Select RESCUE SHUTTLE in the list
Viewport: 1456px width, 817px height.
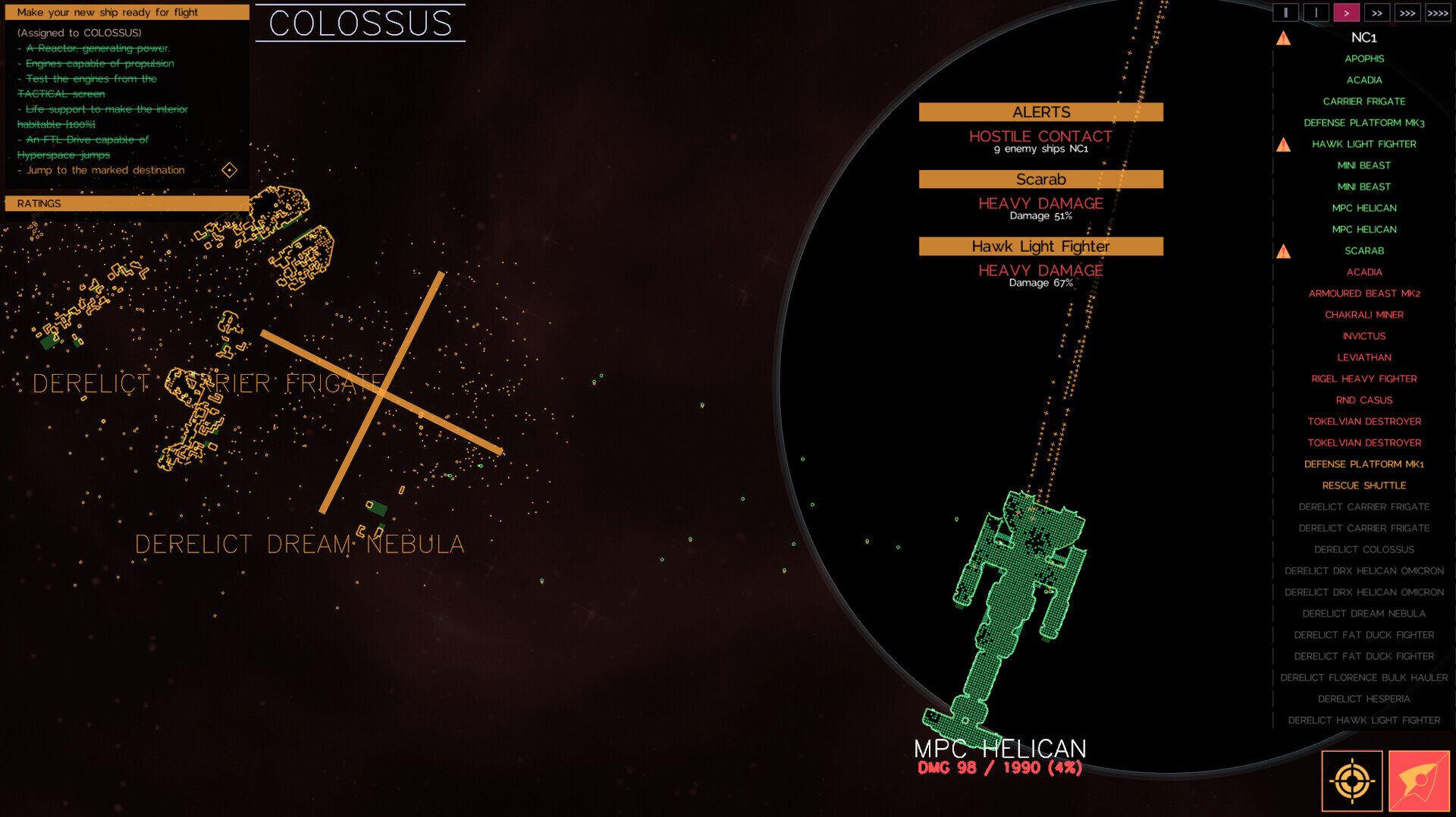[x=1363, y=485]
